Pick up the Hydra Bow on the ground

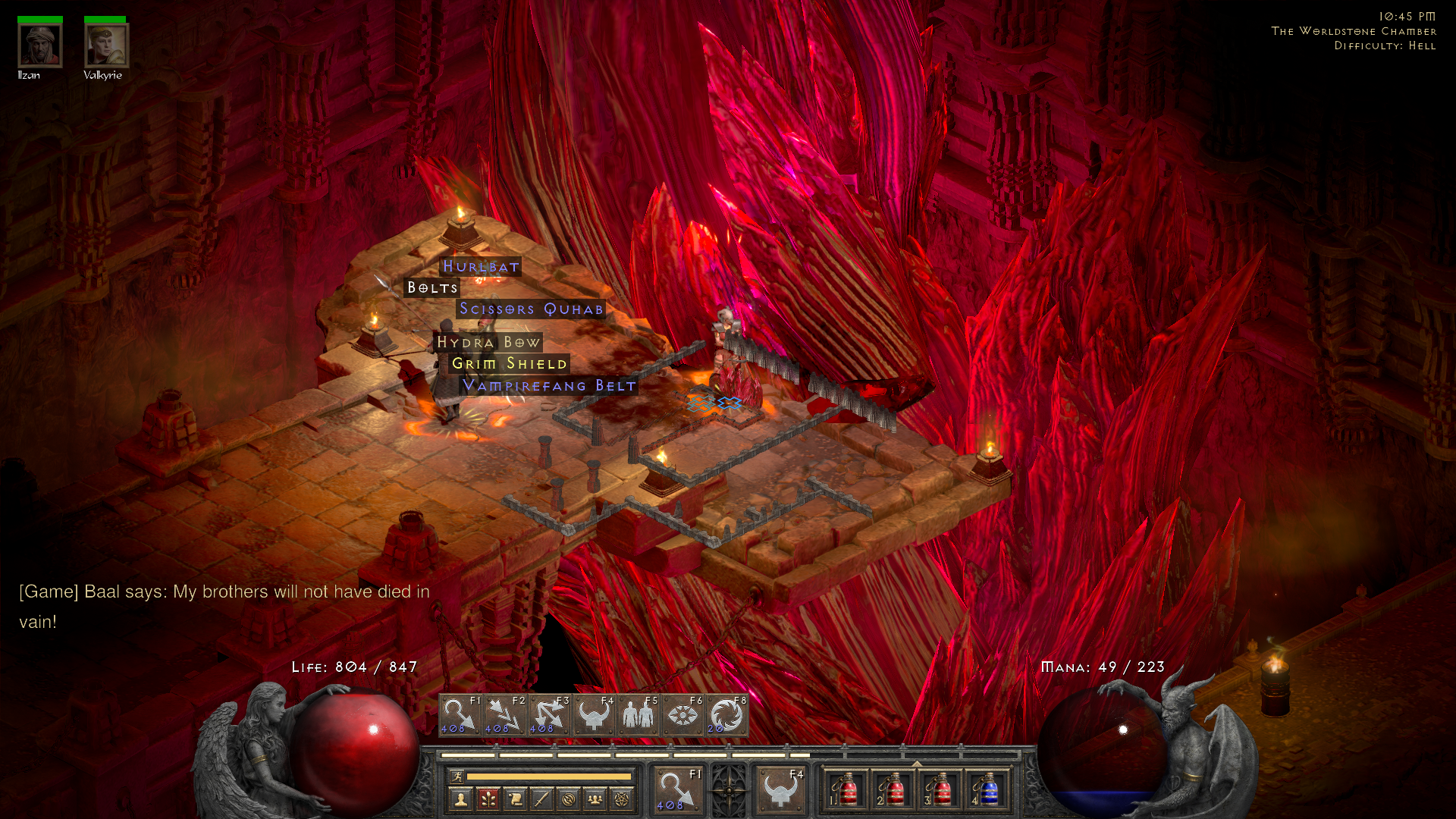[x=488, y=343]
